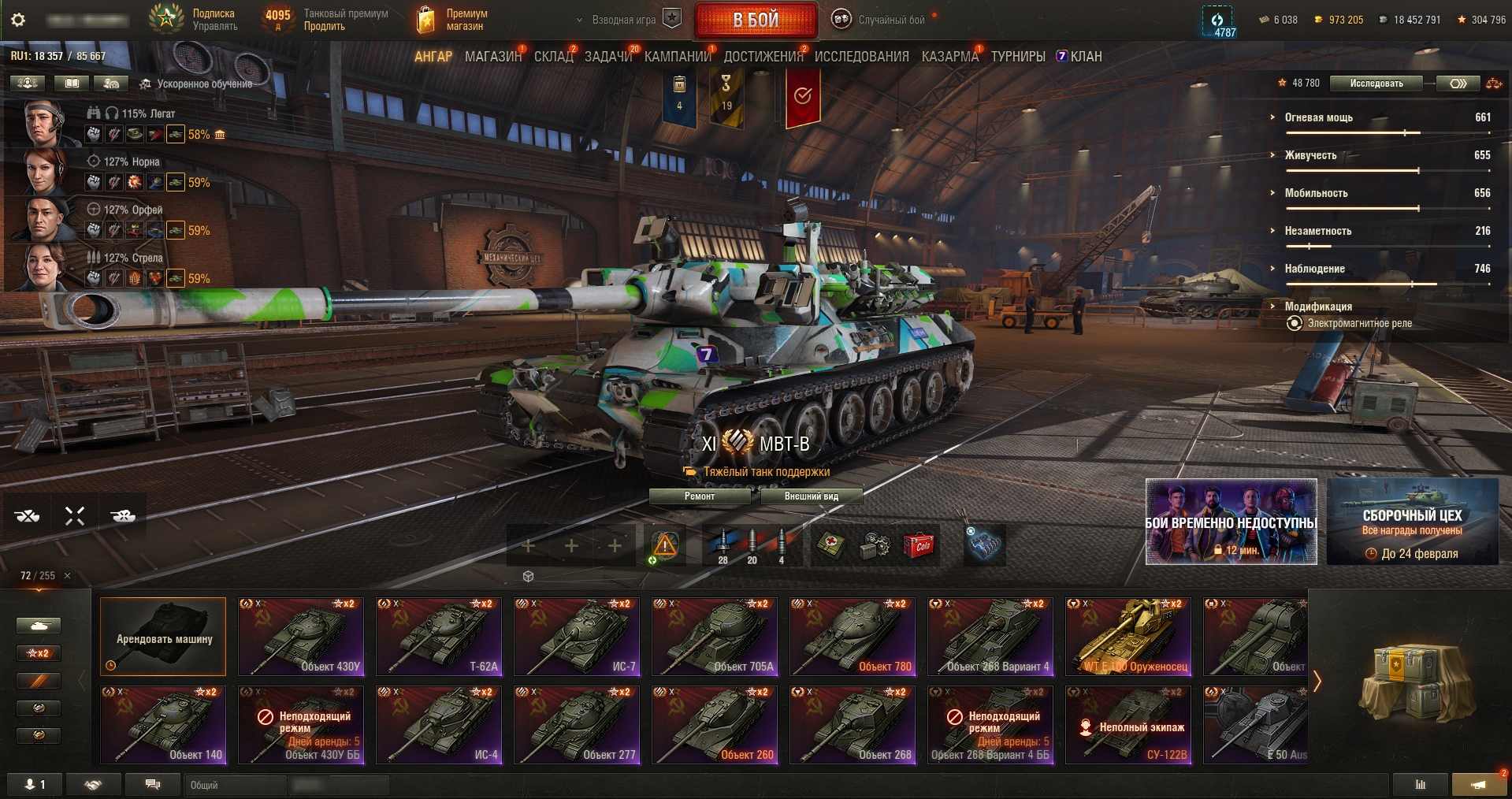Toggle the x2 experience carousel filter
Image resolution: width=1512 pixels, height=799 pixels.
pos(38,653)
